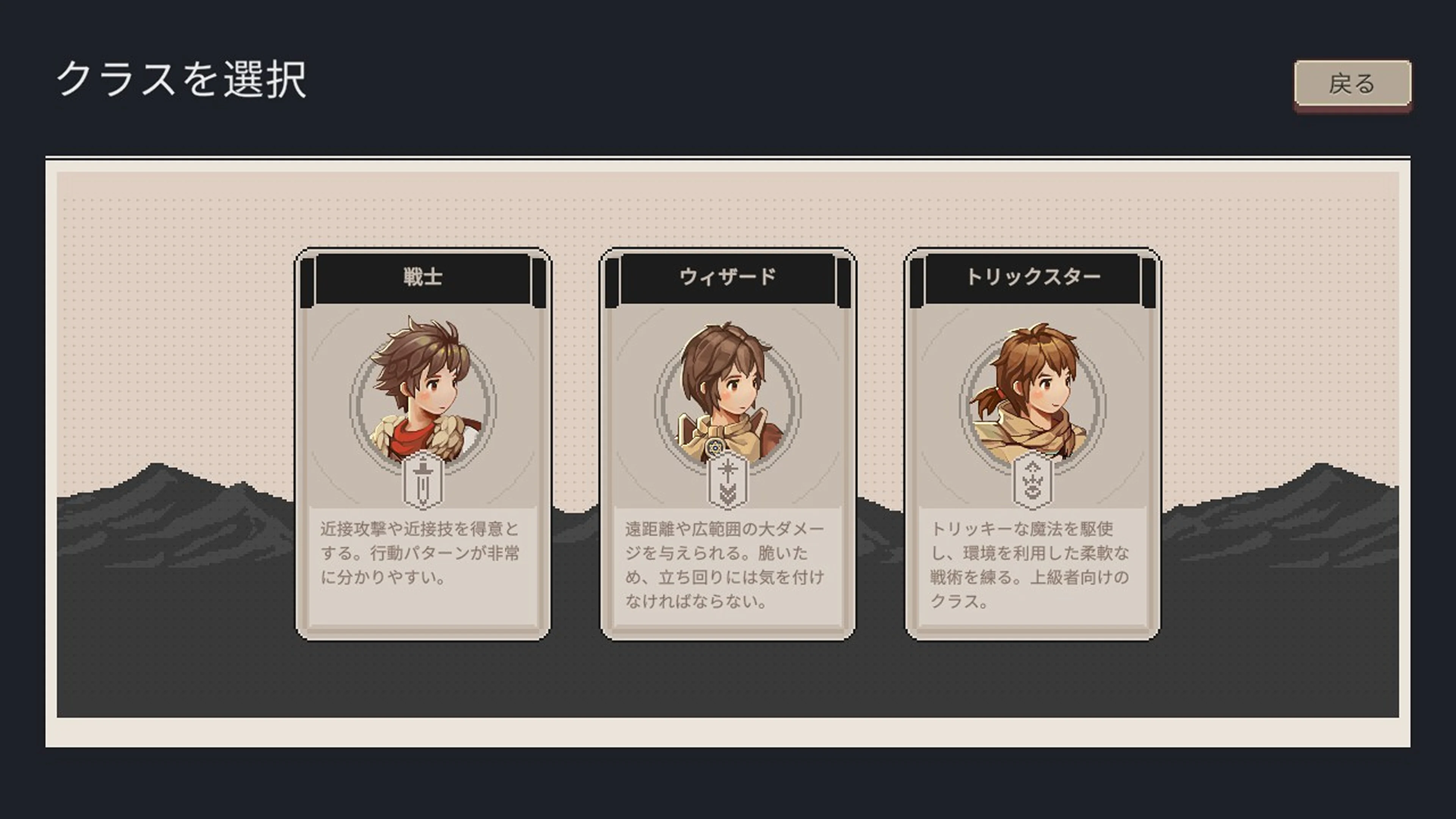Click the dotted beige background of the panel
1456x819 pixels.
169,254
